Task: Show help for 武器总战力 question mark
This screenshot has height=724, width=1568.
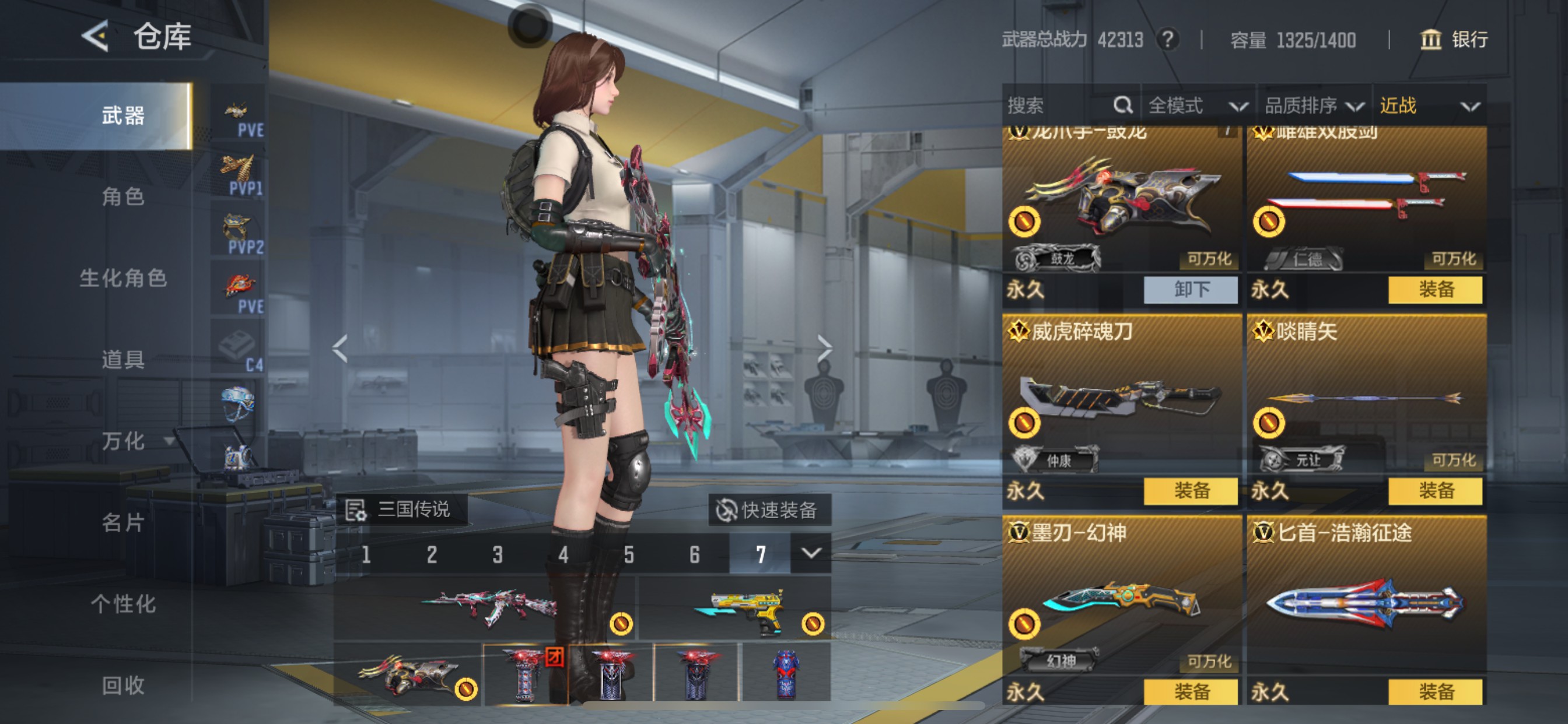Action: click(x=1167, y=40)
